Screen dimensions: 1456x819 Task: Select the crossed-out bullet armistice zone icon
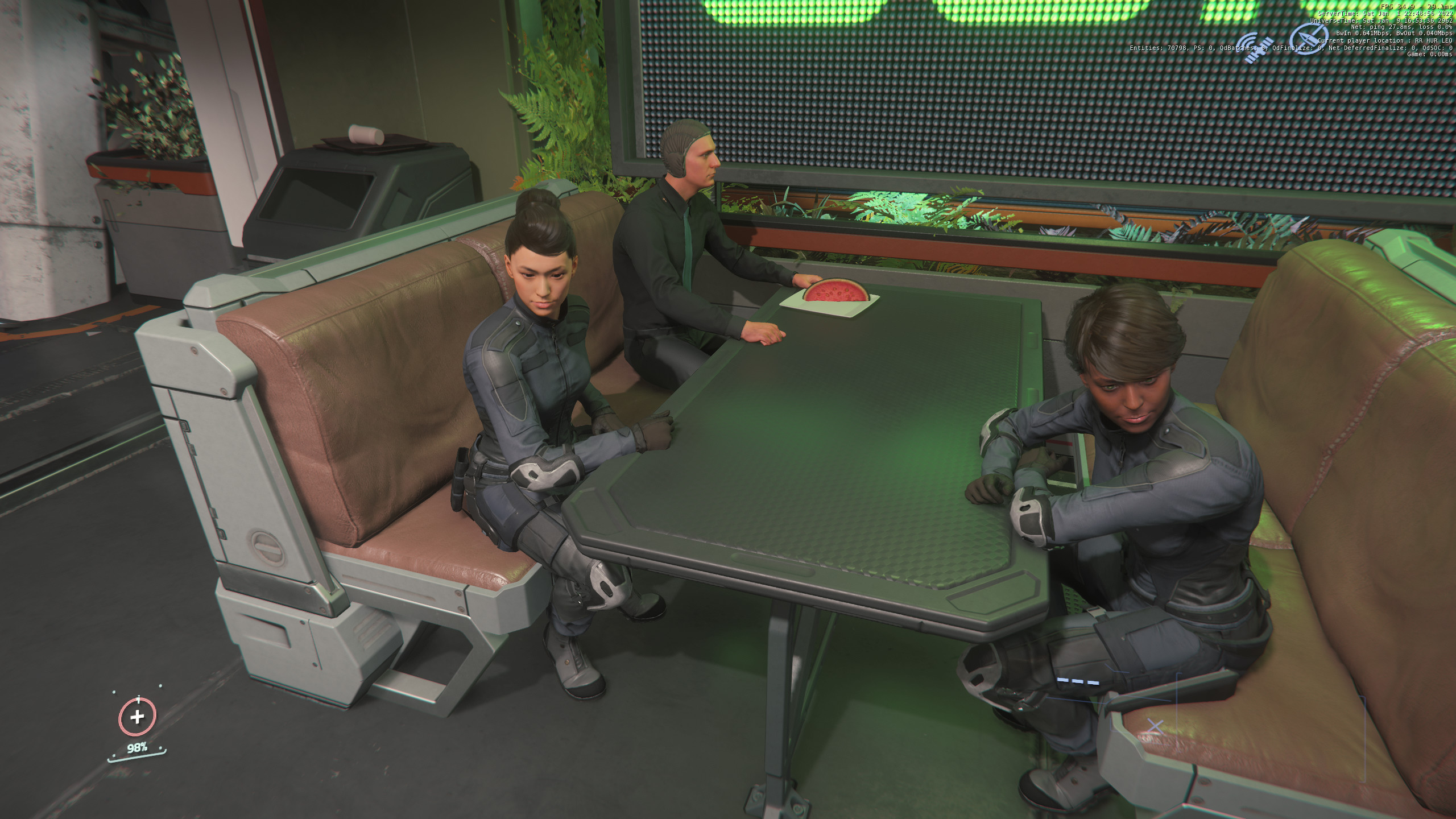(x=1308, y=38)
